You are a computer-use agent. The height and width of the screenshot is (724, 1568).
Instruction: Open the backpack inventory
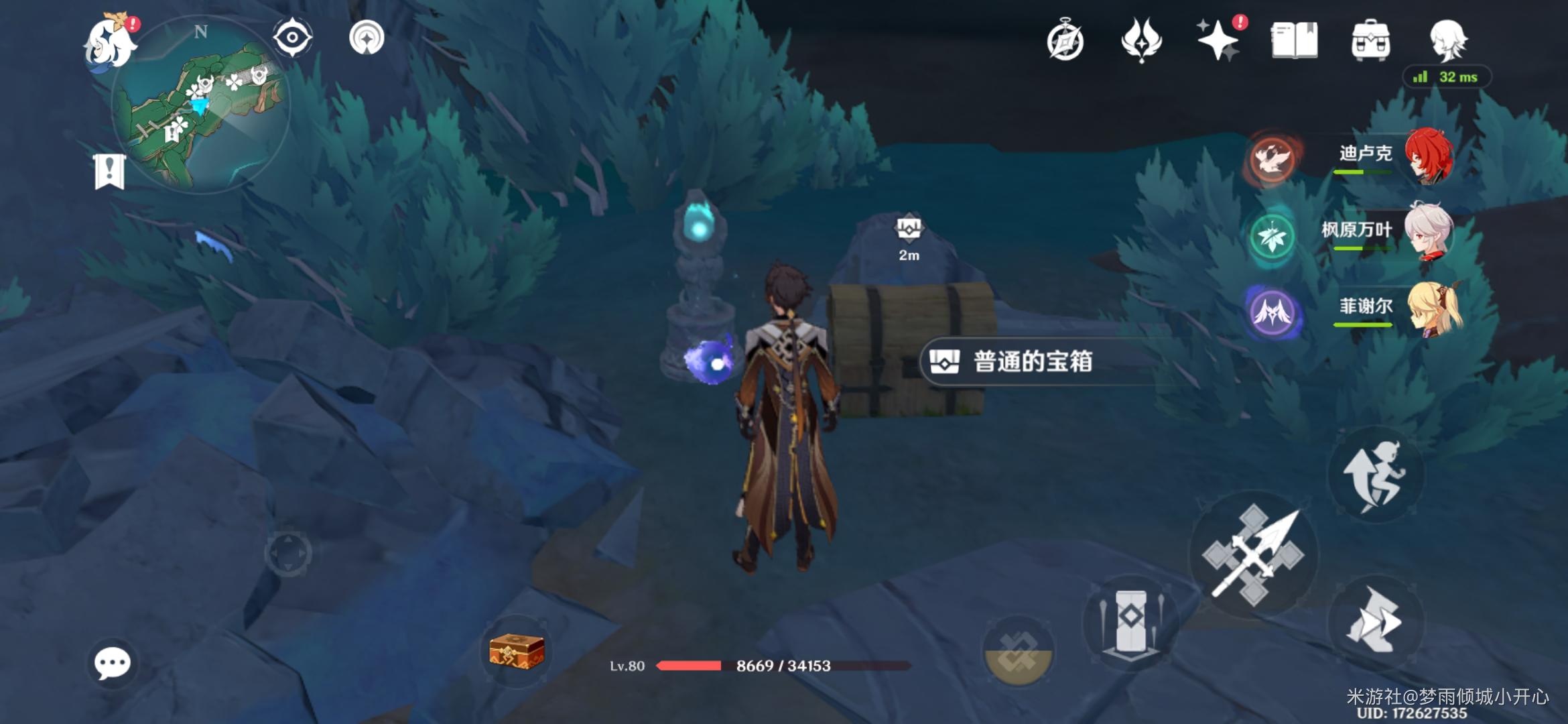1370,41
